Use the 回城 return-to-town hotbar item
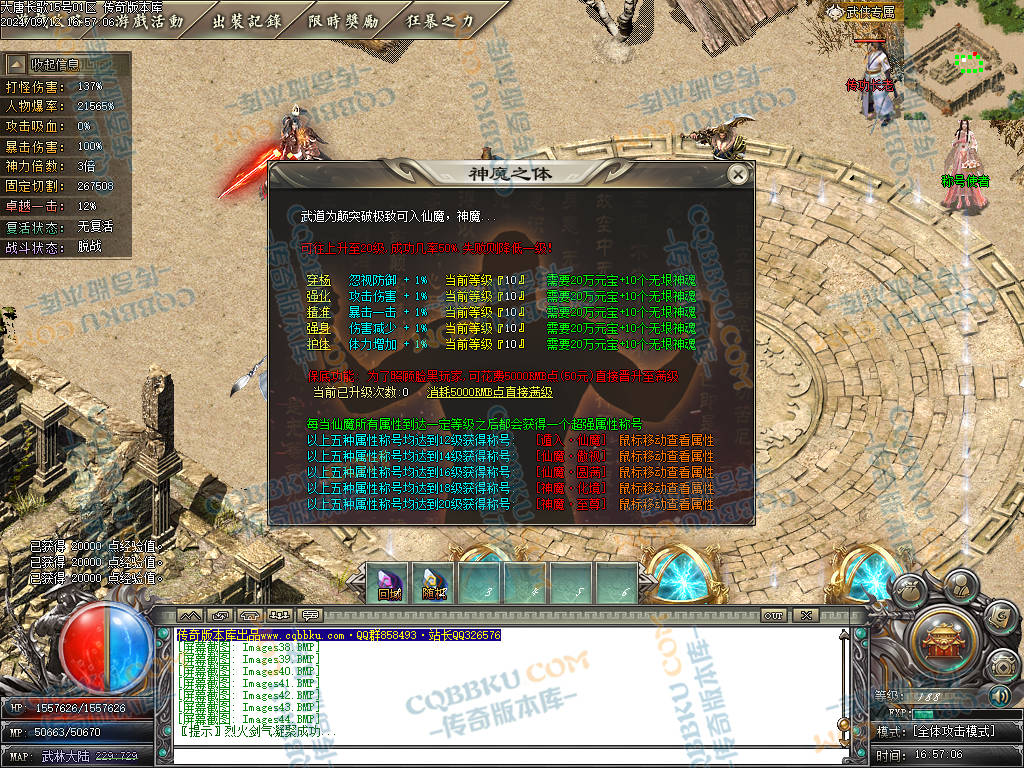Image resolution: width=1024 pixels, height=768 pixels. tap(389, 583)
